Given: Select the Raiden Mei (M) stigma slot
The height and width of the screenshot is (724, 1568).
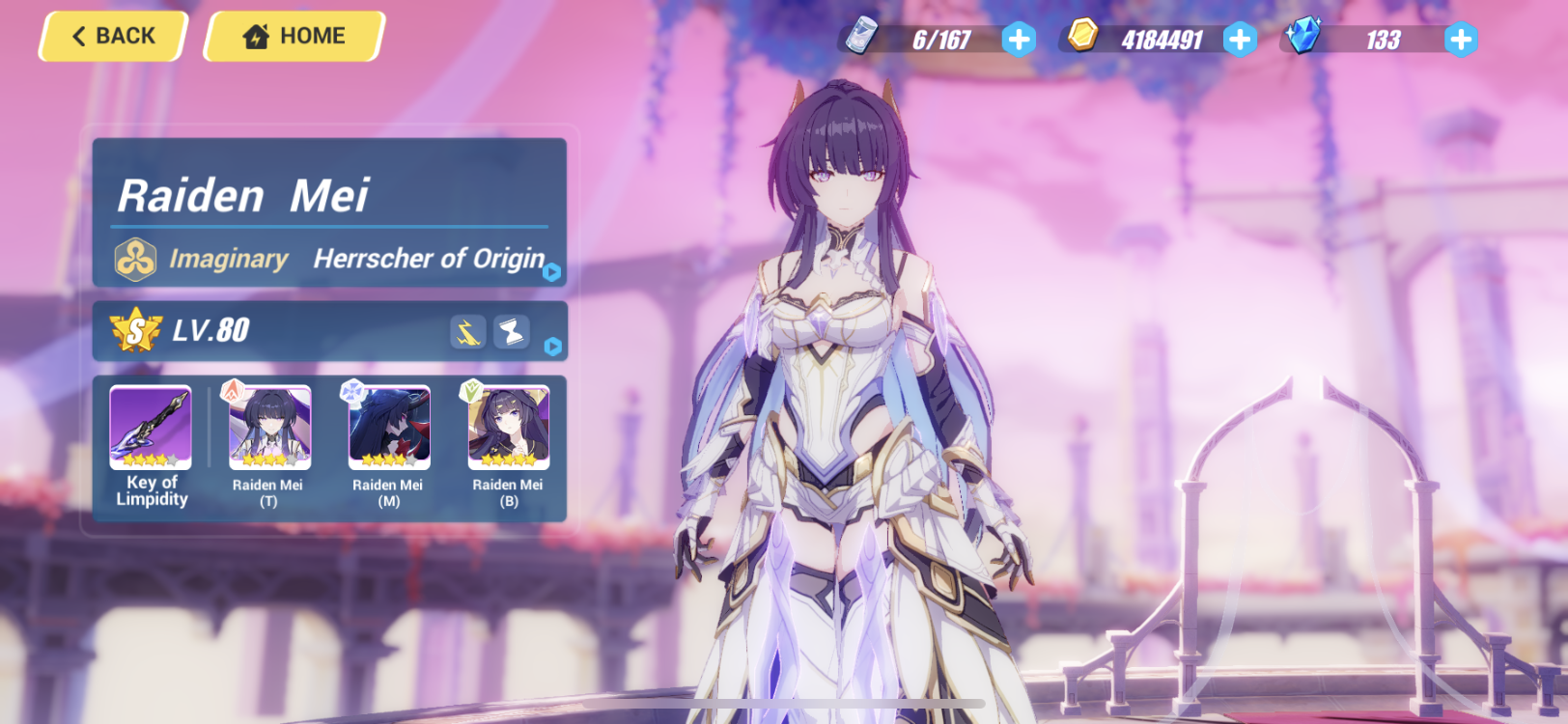Looking at the screenshot, I should (387, 428).
